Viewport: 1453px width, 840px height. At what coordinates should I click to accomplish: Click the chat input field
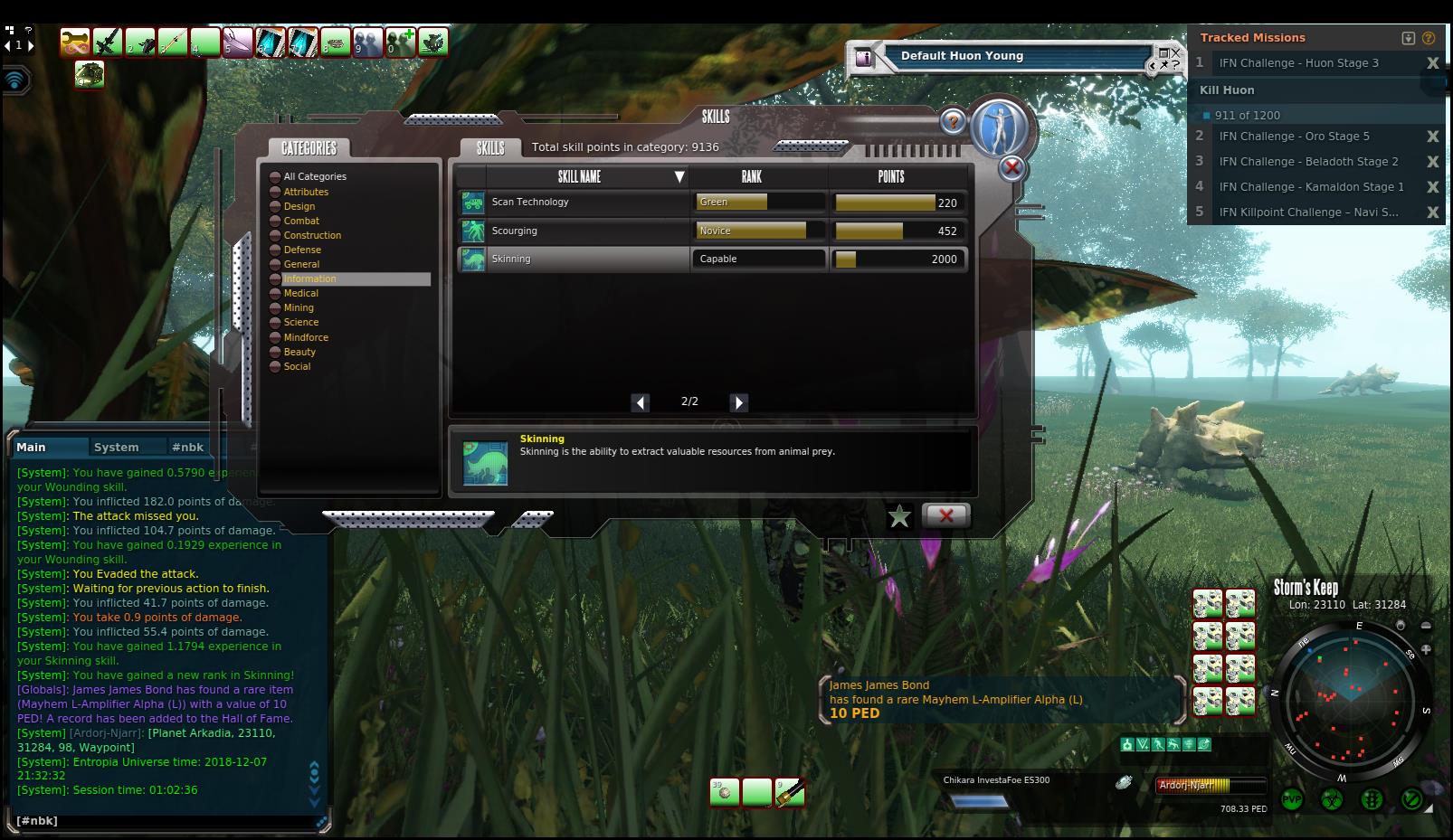point(163,821)
